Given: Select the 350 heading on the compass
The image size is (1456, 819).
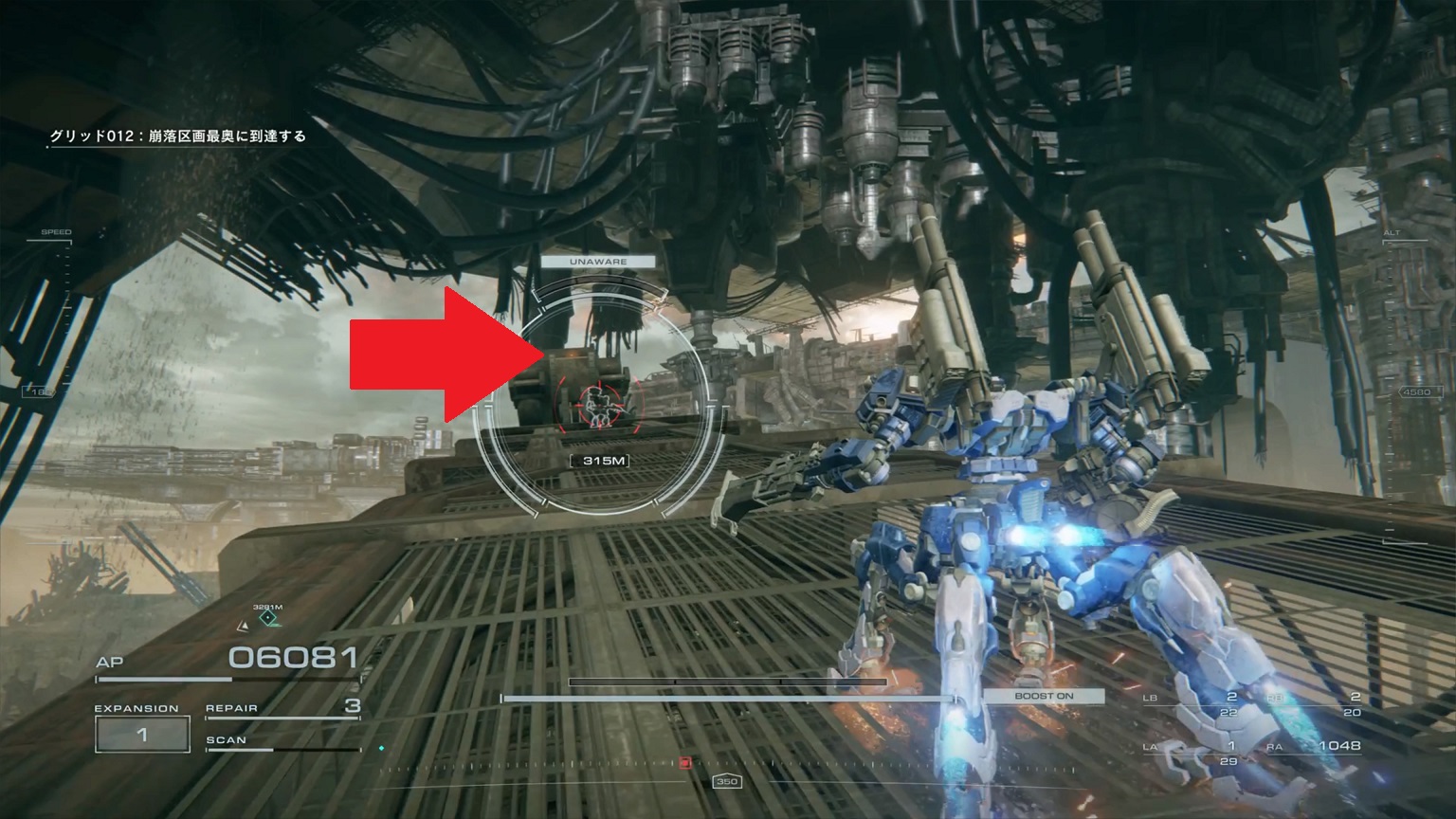Looking at the screenshot, I should click(x=729, y=781).
